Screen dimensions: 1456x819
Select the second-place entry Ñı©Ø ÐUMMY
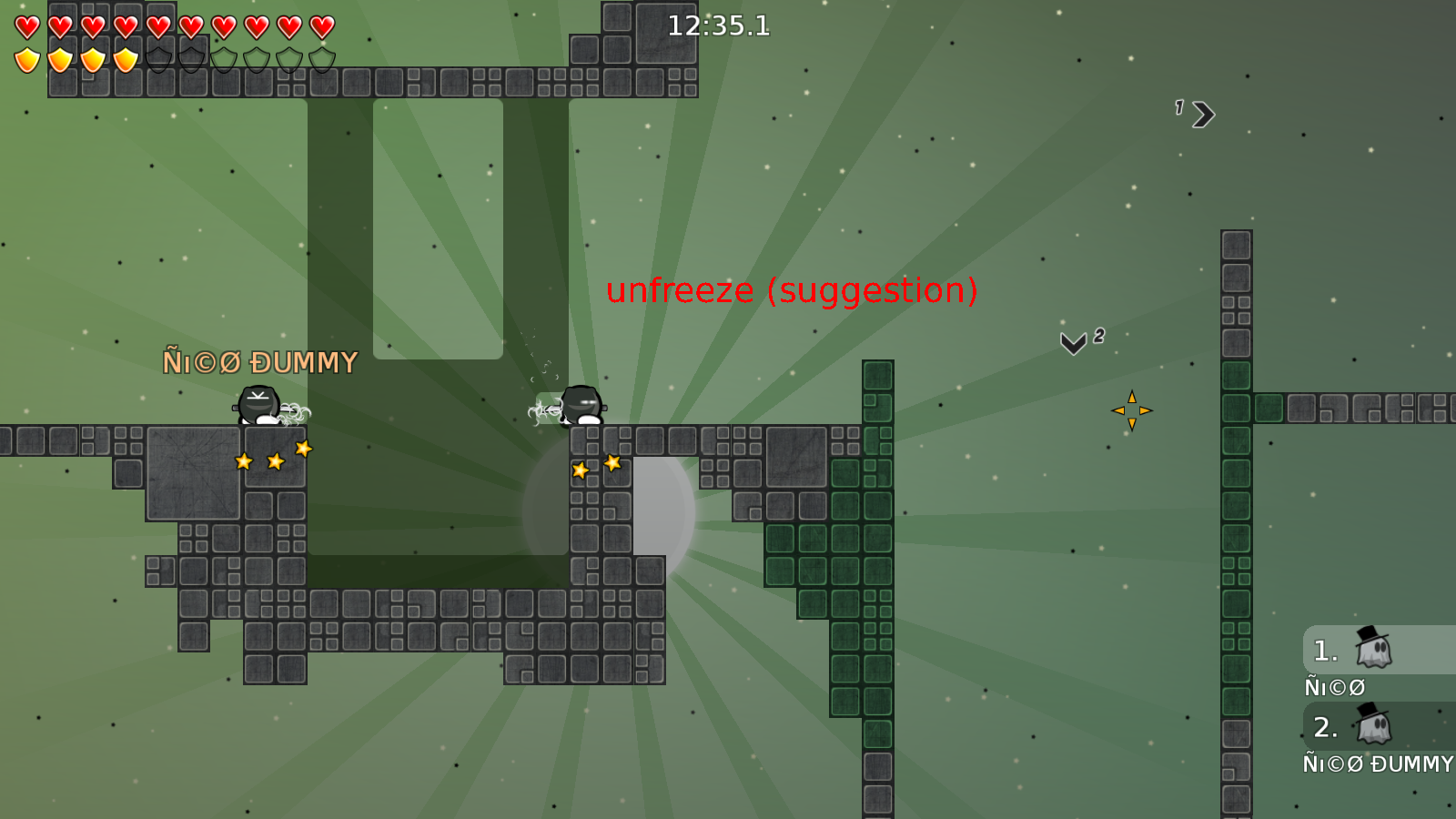pyautogui.click(x=1376, y=763)
